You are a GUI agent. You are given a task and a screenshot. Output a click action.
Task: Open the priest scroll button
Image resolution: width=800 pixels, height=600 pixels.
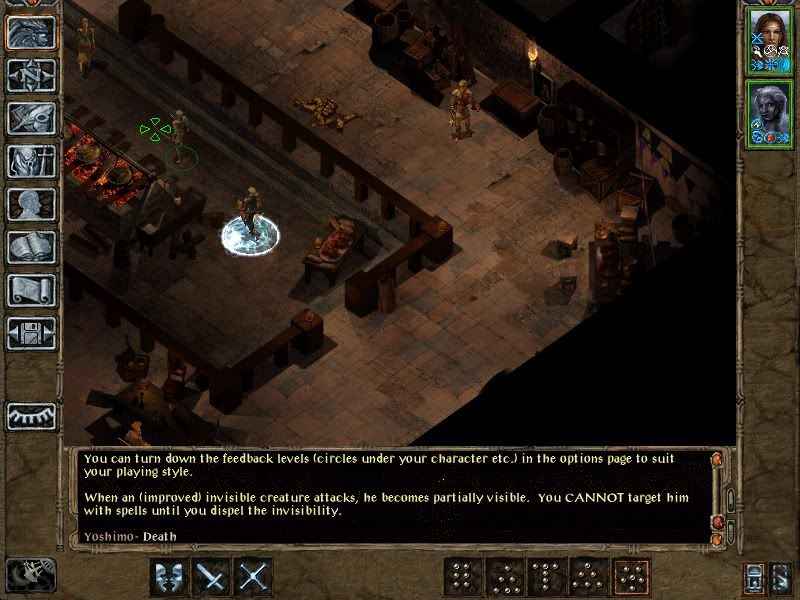point(31,290)
